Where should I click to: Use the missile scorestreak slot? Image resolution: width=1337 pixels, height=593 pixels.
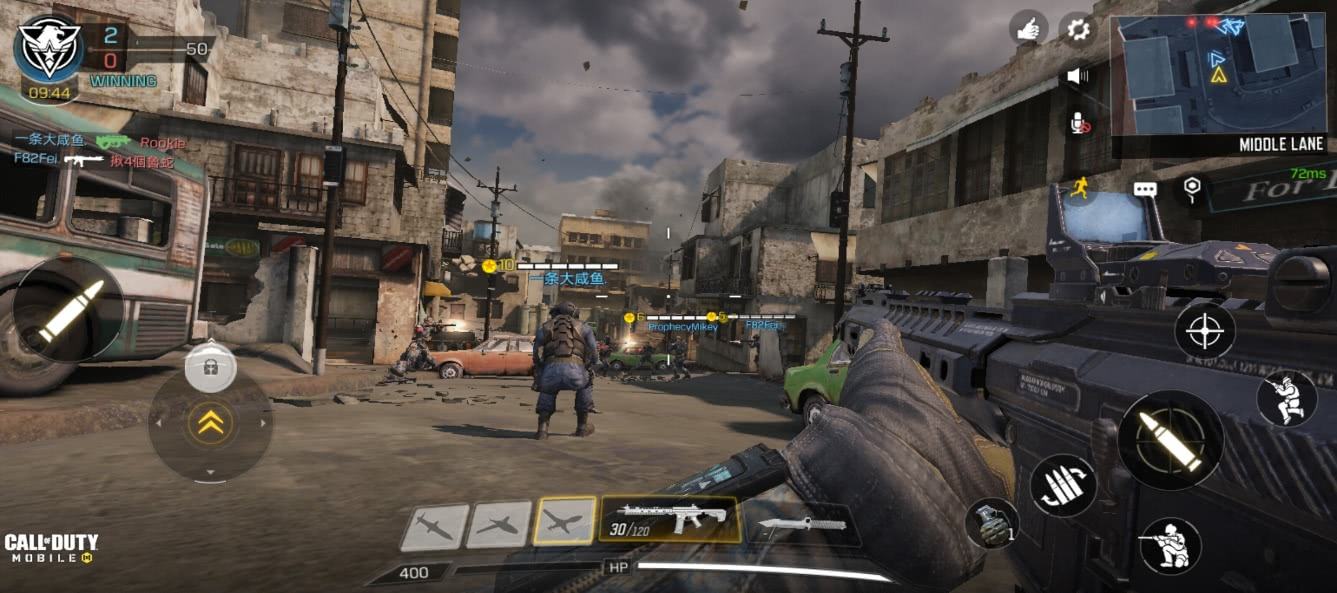435,527
